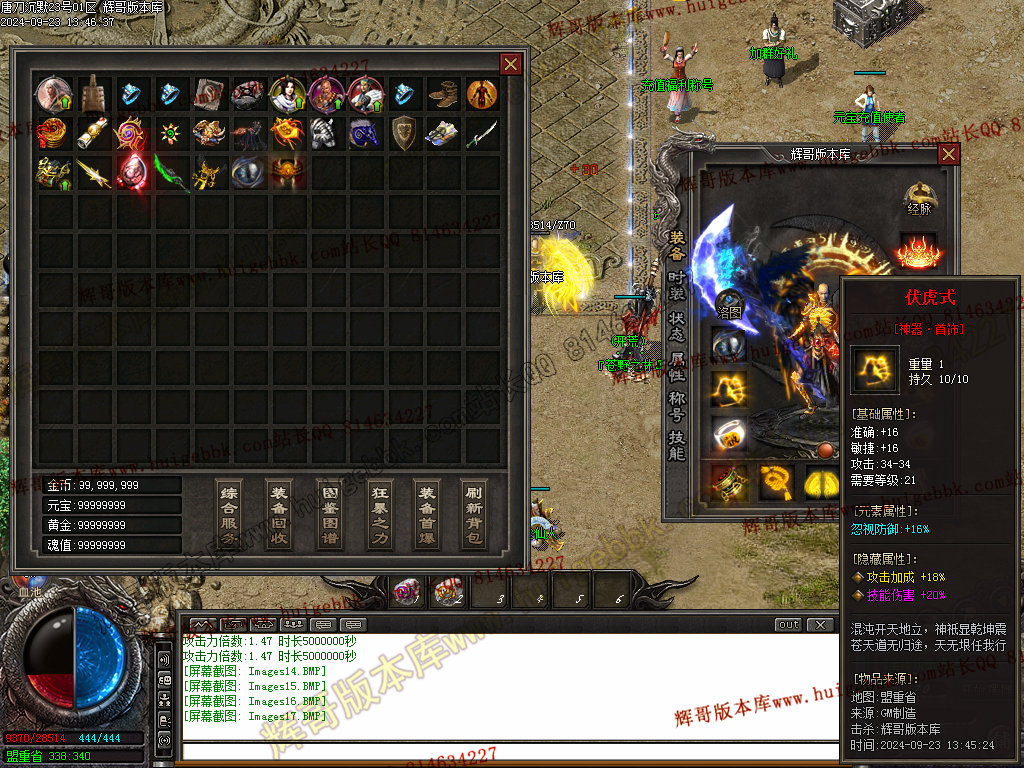The image size is (1024, 768).
Task: Select the bronze bell item in bag
Action: (x=93, y=94)
